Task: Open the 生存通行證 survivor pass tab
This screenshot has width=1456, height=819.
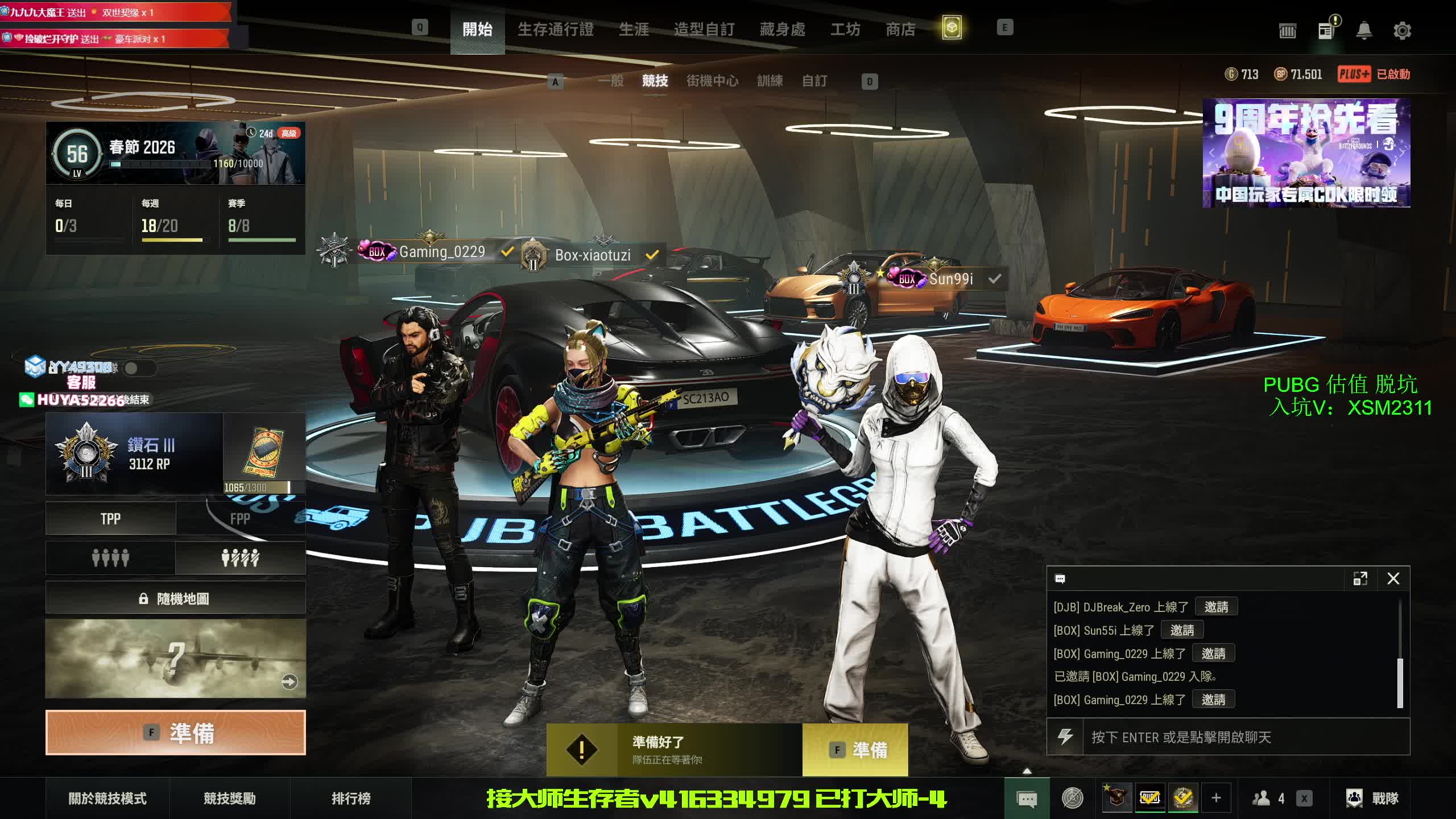Action: tap(555, 29)
